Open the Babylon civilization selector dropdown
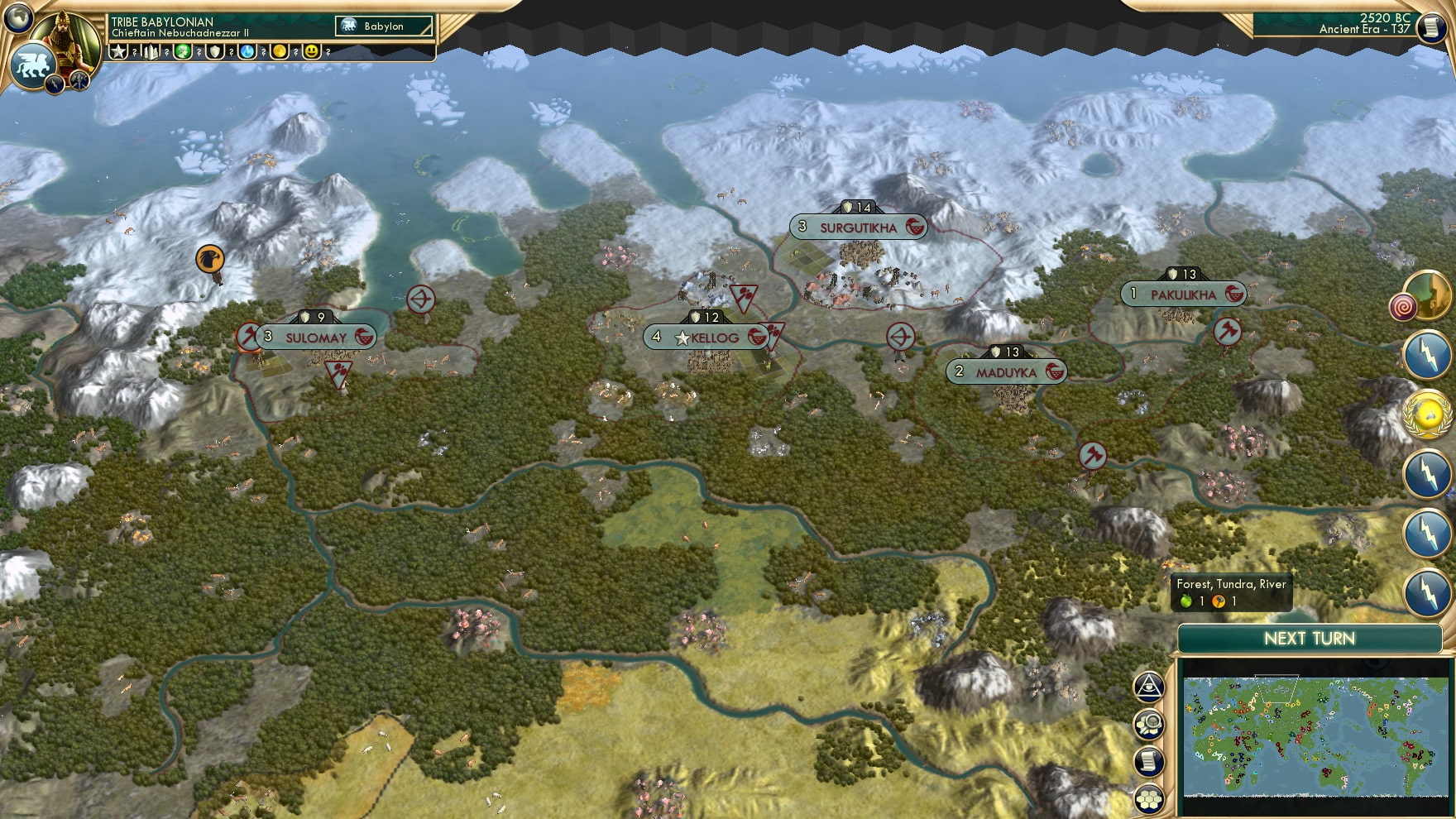Screen dimensions: 1456x819 tap(385, 26)
